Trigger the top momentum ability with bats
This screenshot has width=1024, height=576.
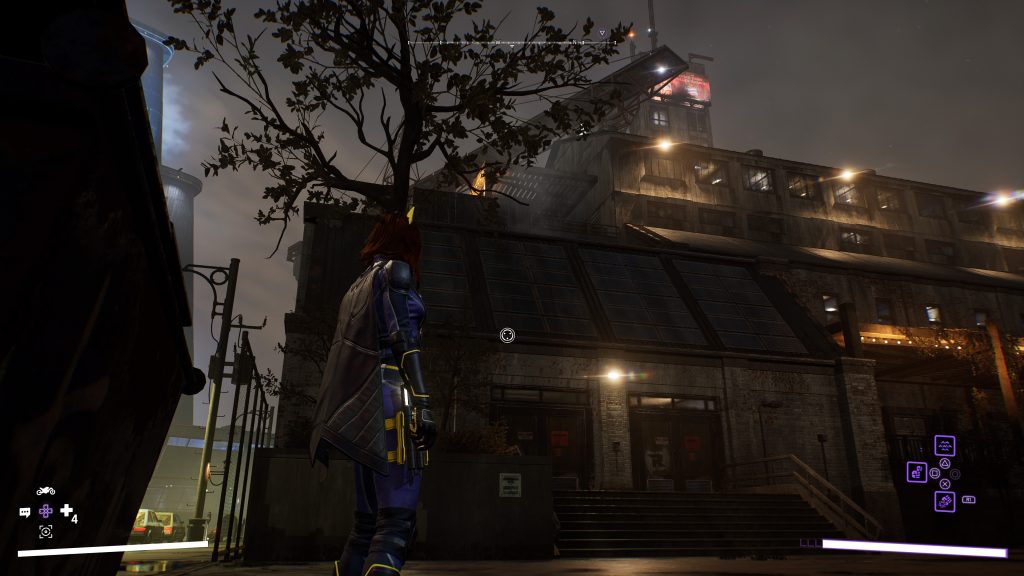pyautogui.click(x=944, y=446)
